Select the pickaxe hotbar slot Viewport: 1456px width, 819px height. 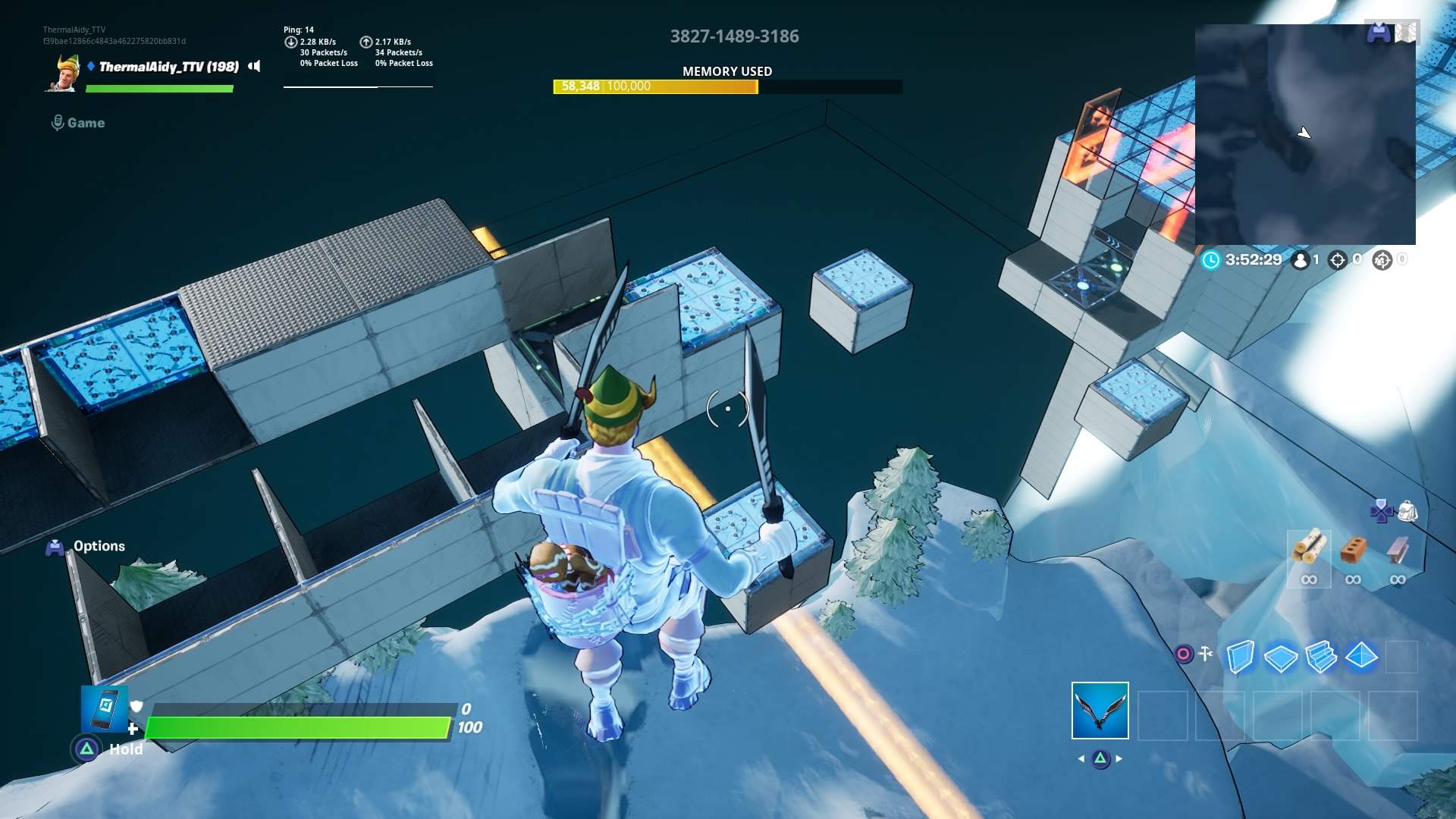[1100, 711]
